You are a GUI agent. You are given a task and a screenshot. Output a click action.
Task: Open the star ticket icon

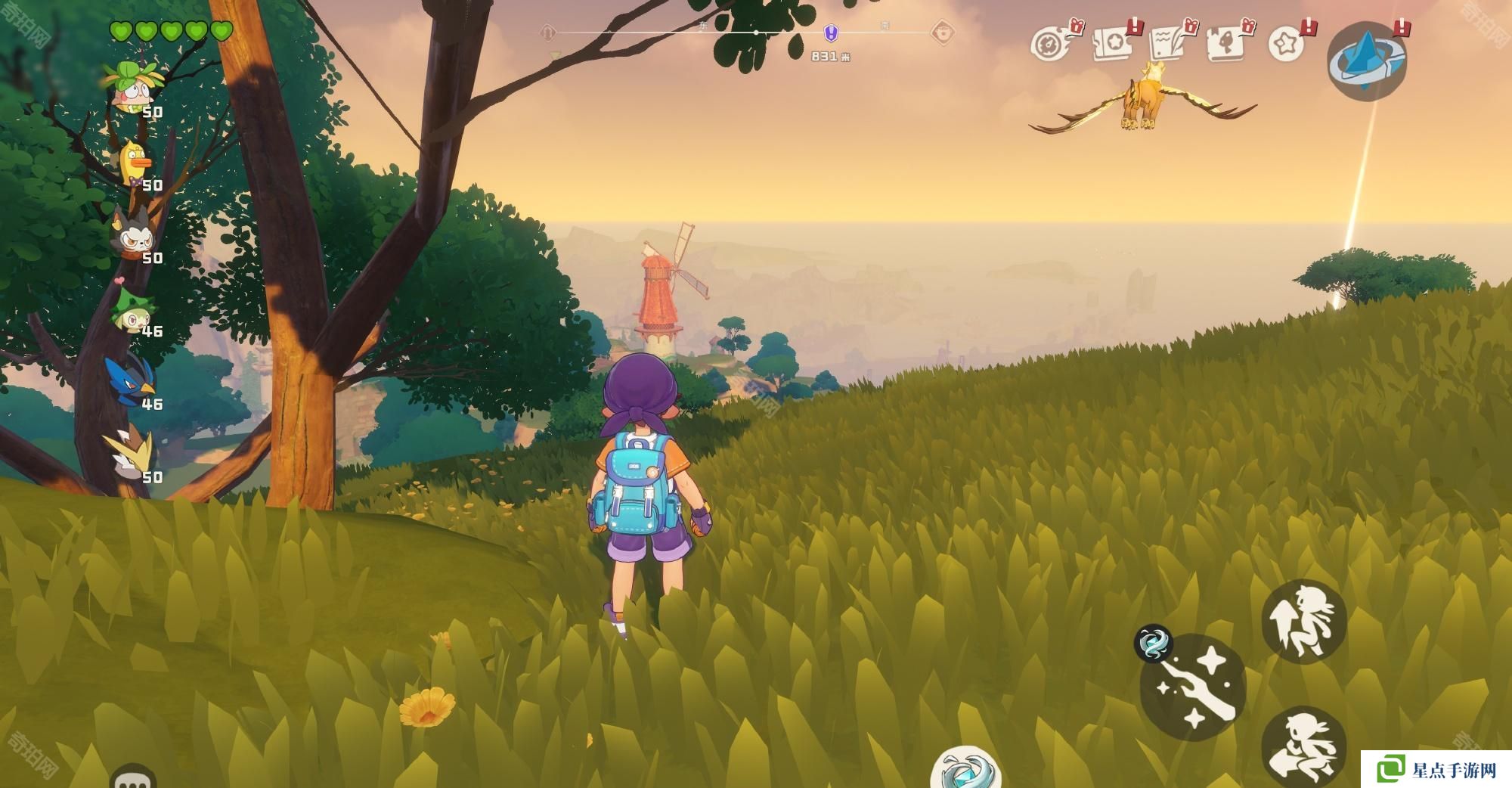pos(1113,44)
